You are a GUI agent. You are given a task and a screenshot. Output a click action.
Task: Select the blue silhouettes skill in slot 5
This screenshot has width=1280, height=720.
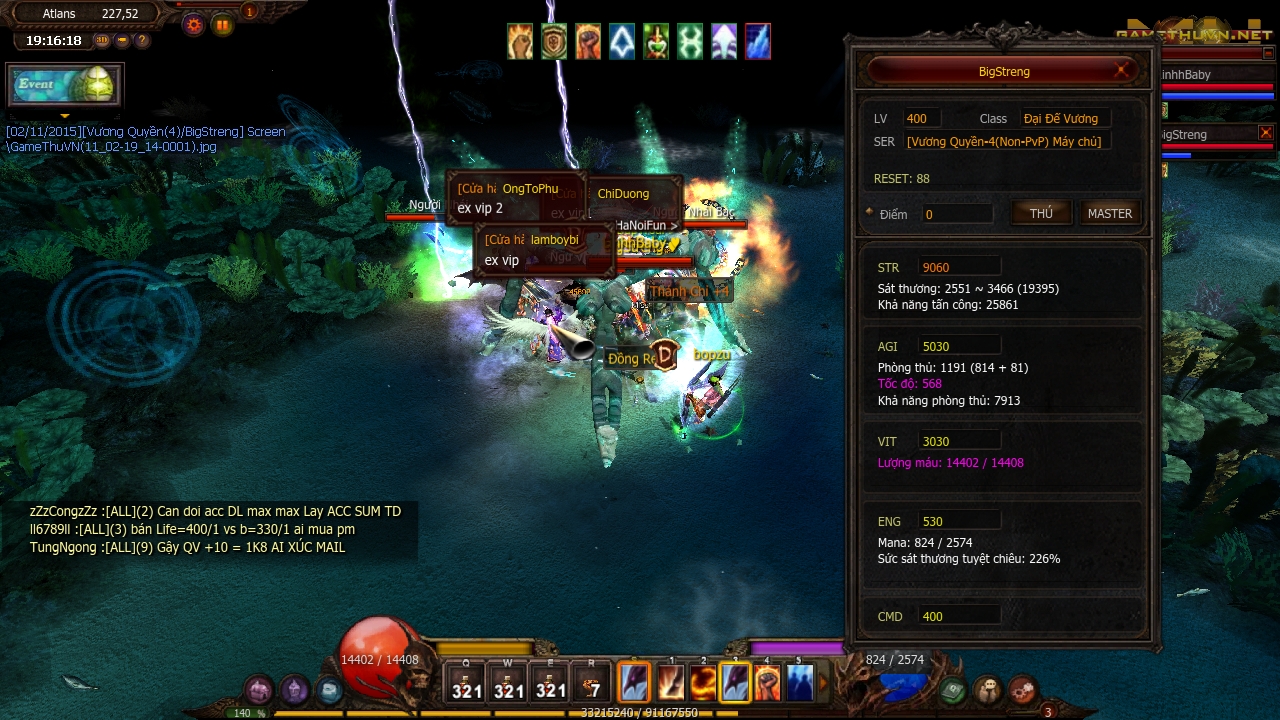point(799,683)
